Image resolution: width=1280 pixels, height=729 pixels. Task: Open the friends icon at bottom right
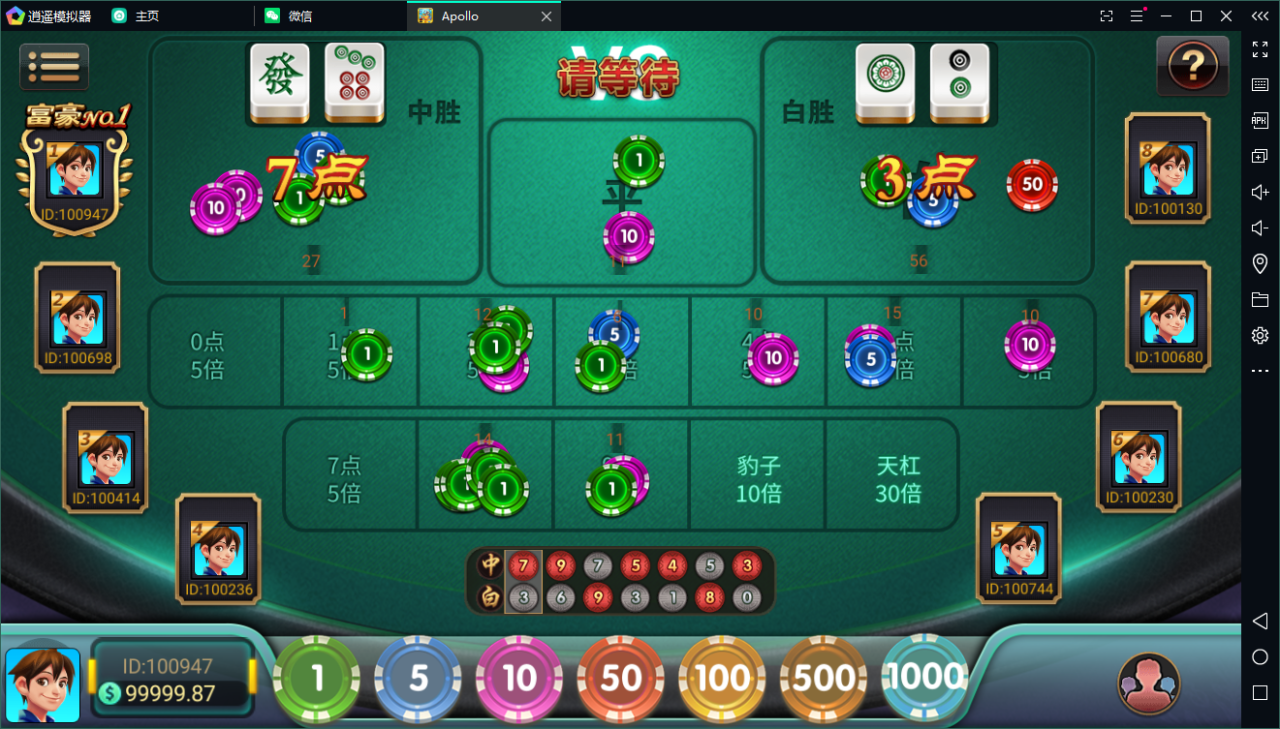(x=1148, y=685)
